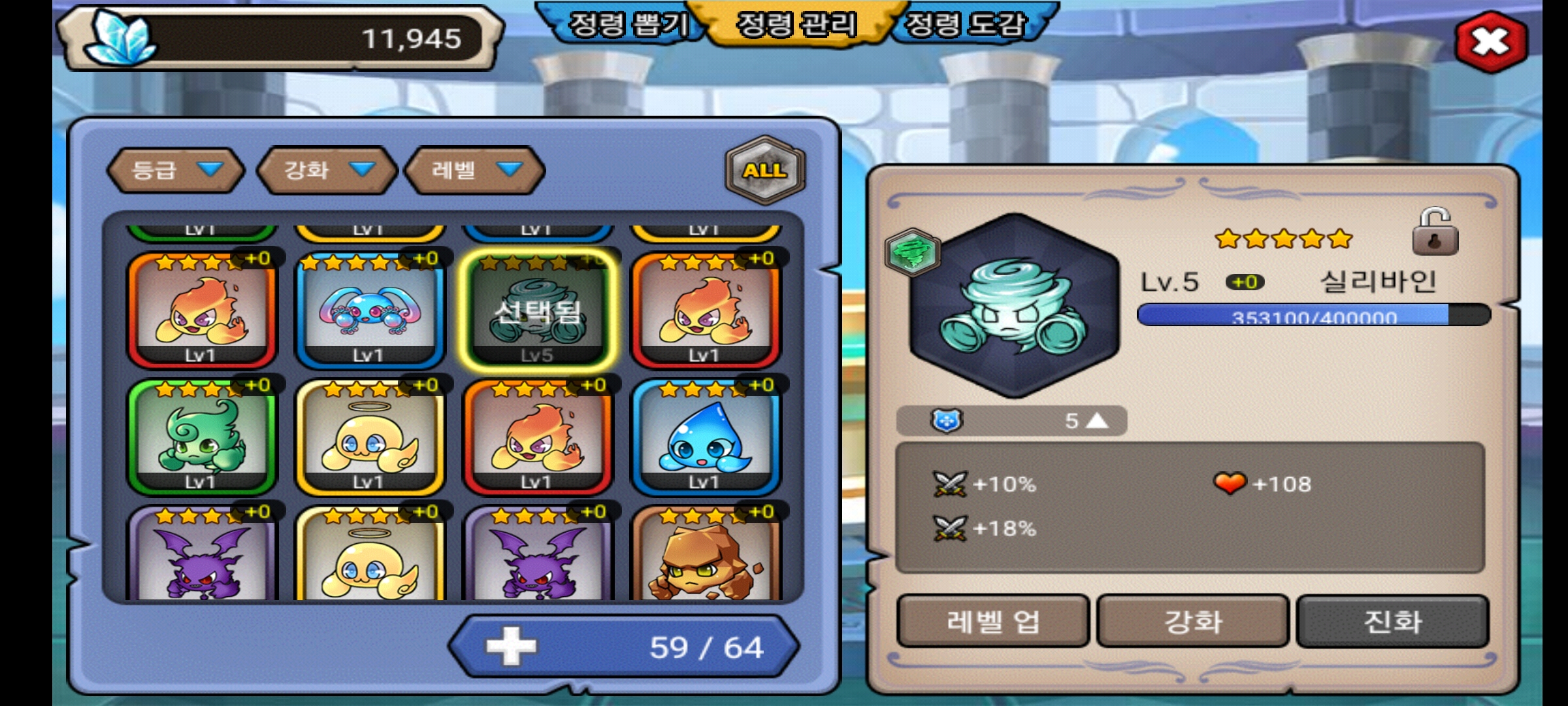
Task: Tap the 진화 evolve button
Action: point(1392,621)
